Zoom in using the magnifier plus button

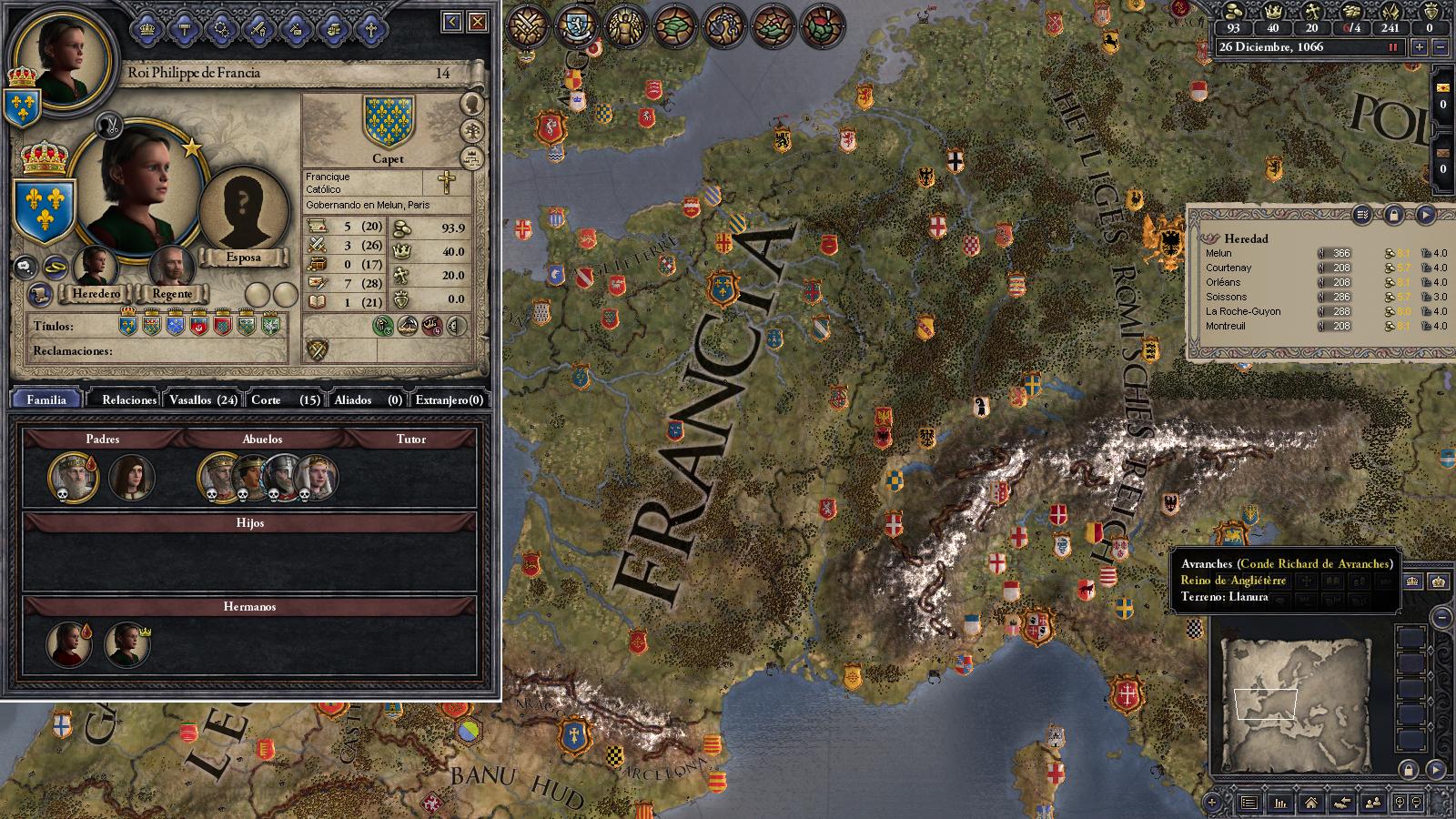tap(1400, 803)
